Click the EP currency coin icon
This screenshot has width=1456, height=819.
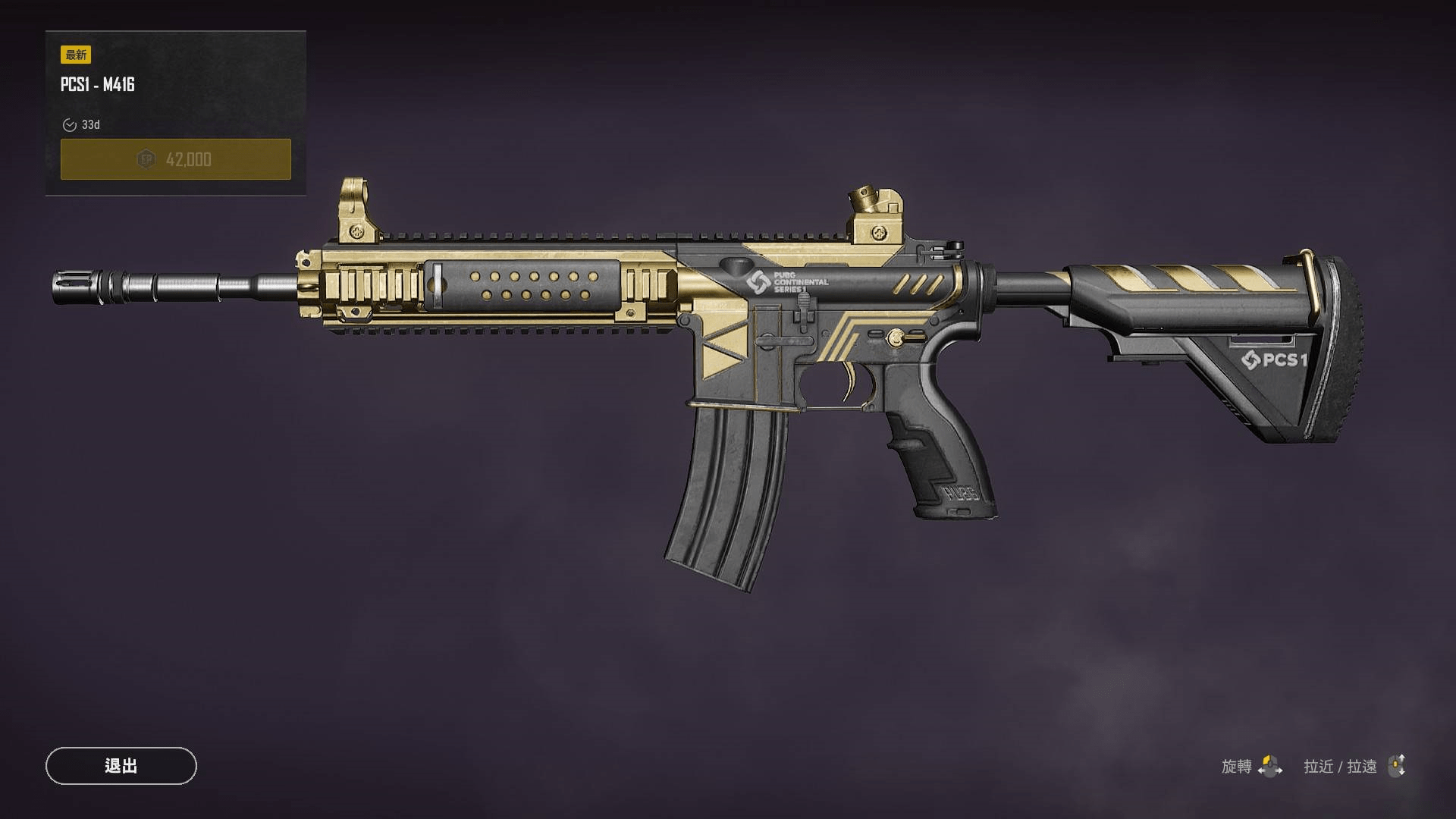[145, 158]
